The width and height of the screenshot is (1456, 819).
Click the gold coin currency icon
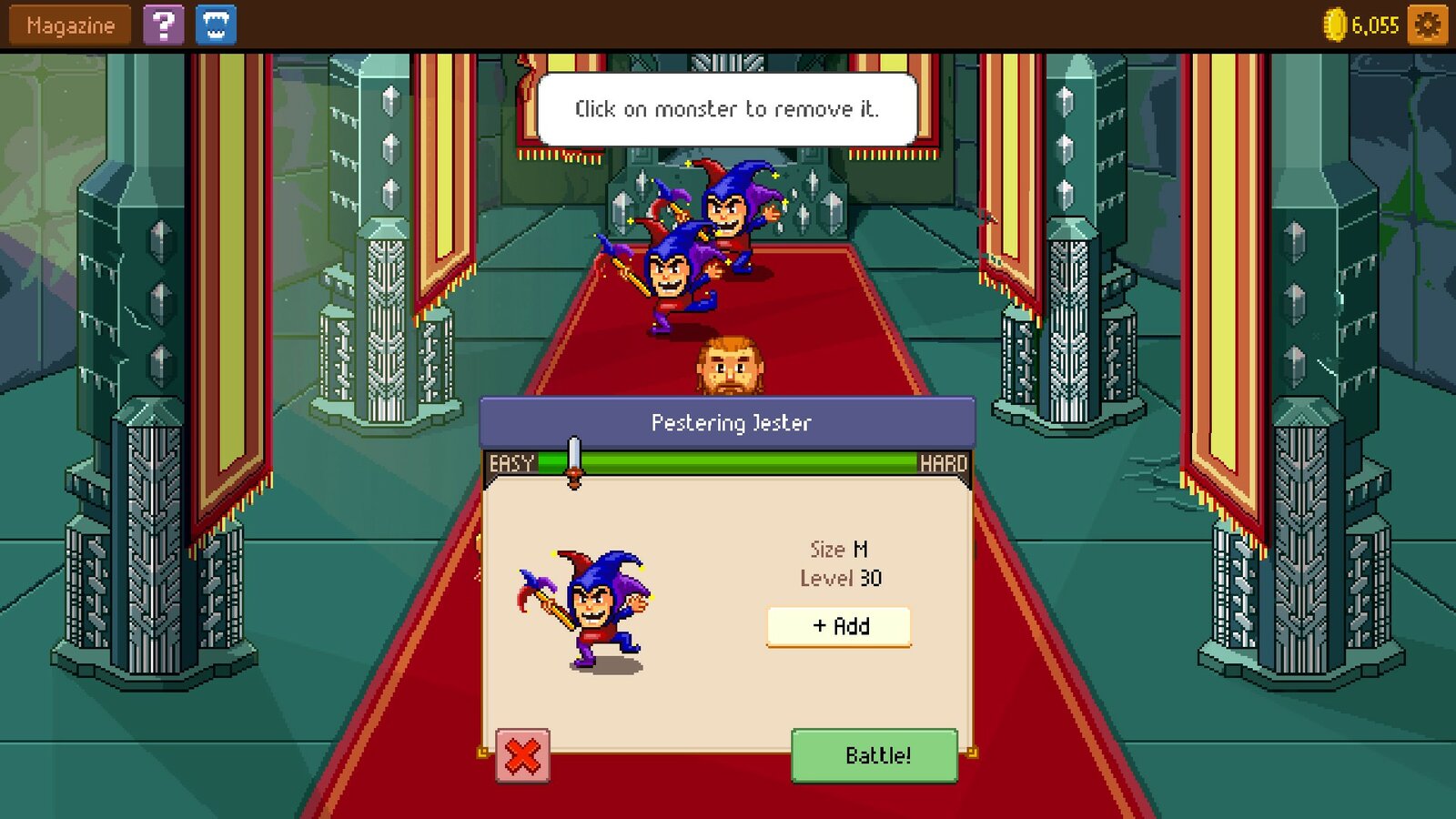[1334, 25]
